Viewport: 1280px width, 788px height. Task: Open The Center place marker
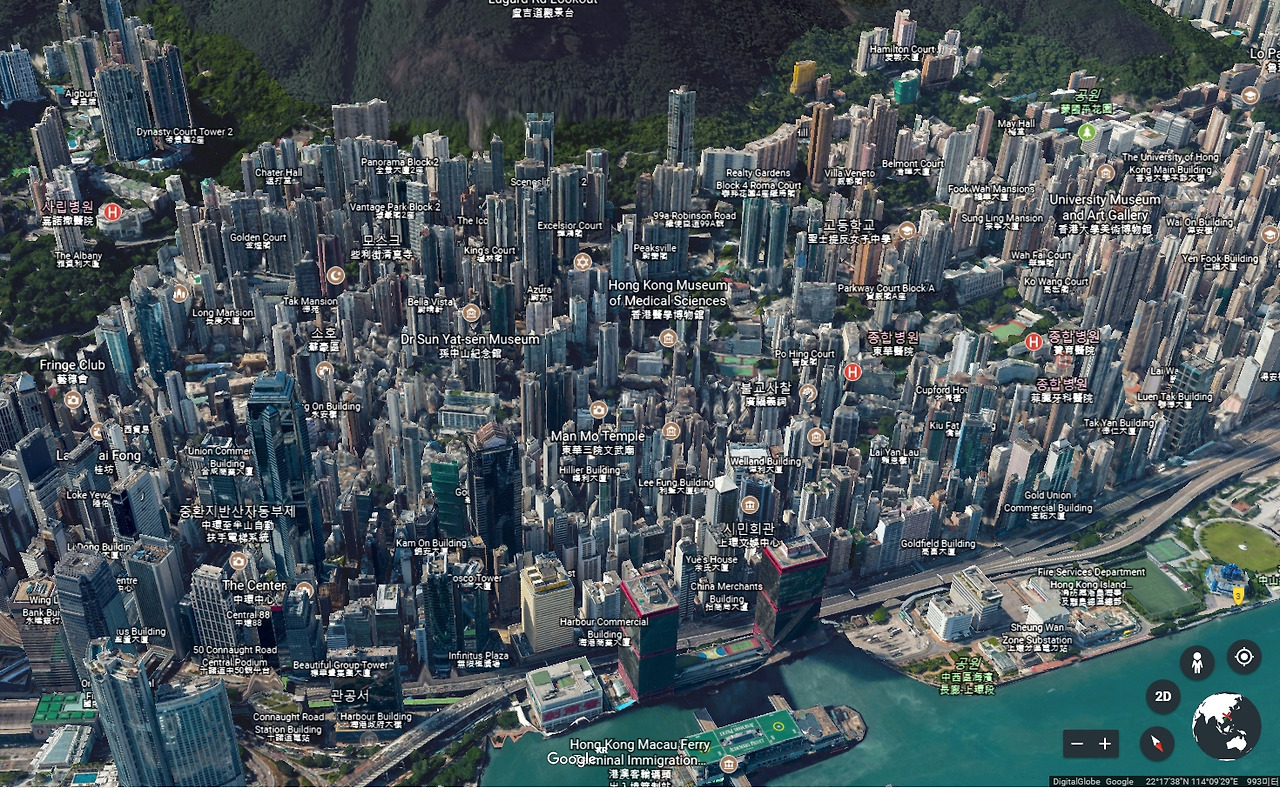pyautogui.click(x=238, y=561)
